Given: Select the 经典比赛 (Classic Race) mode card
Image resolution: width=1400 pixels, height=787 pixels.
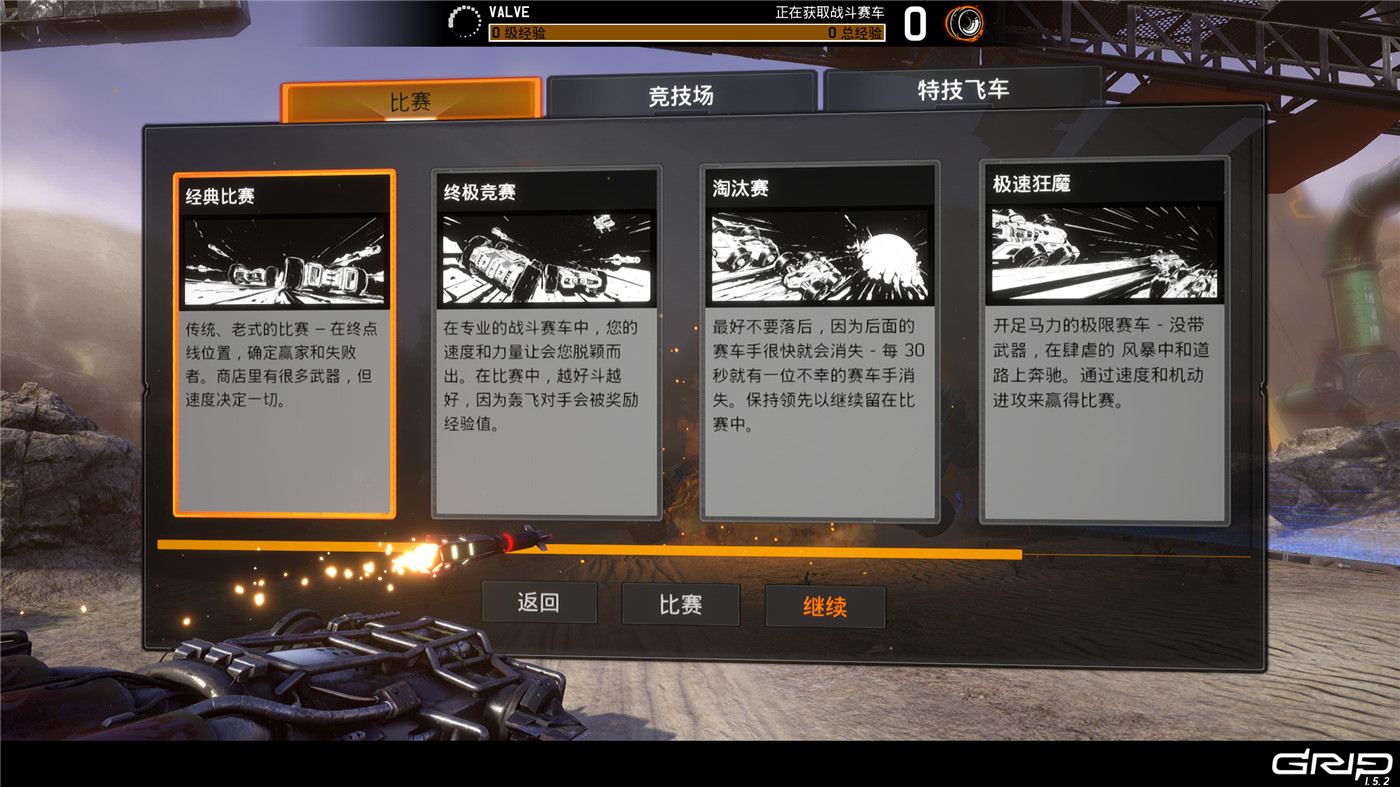Looking at the screenshot, I should [284, 345].
